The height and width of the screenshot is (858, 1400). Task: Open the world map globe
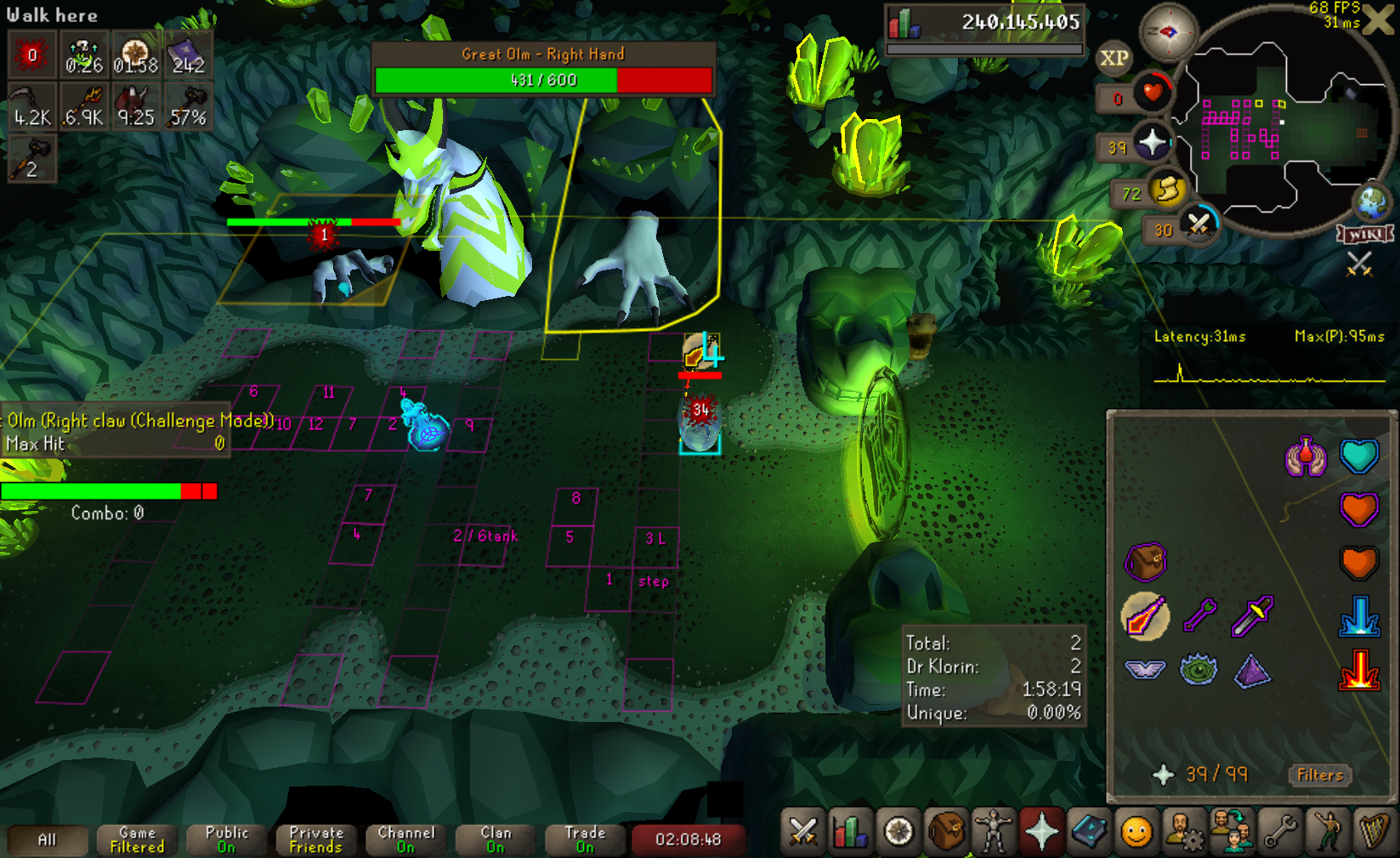click(1372, 202)
